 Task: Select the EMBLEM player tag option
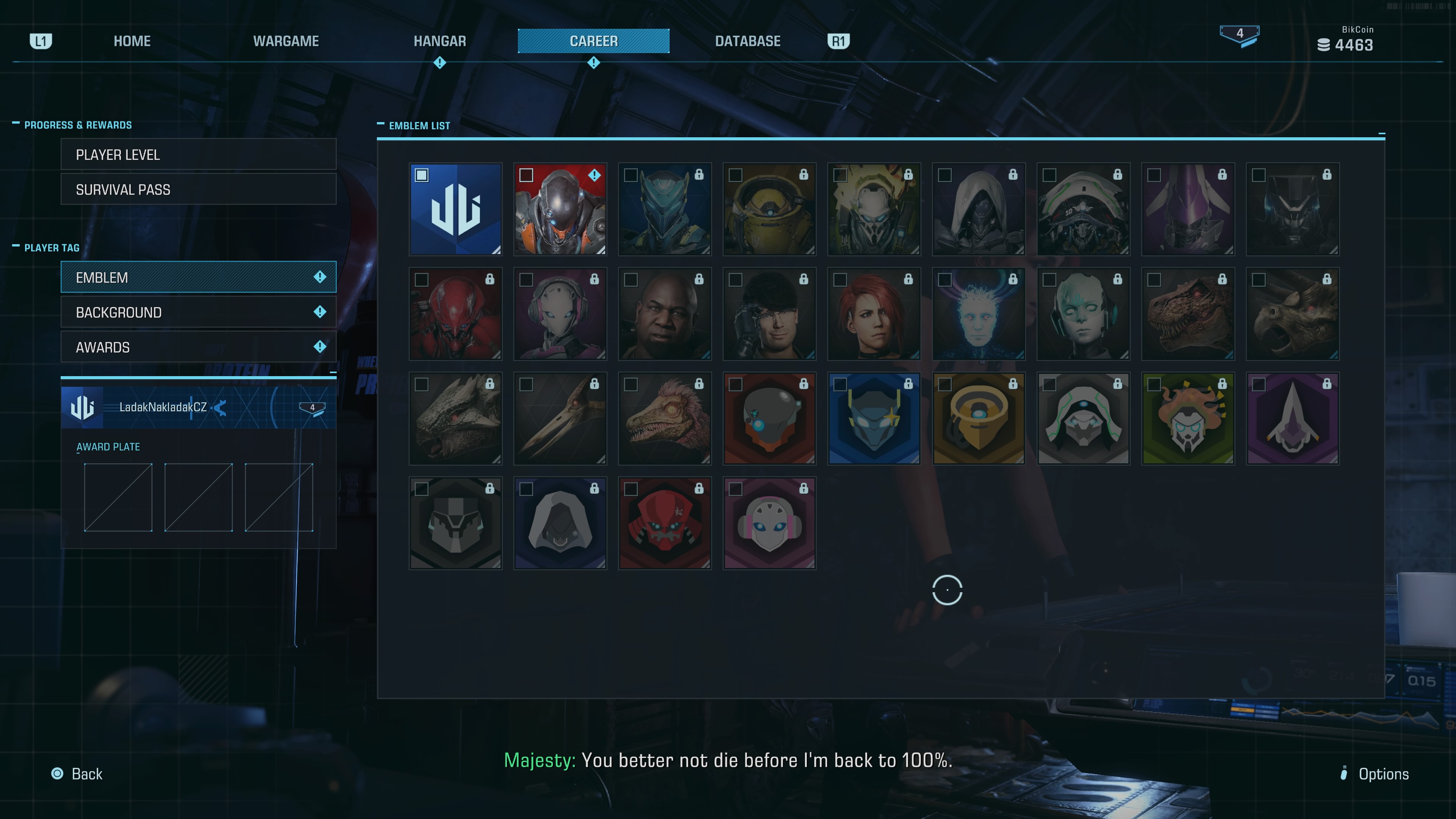point(198,278)
